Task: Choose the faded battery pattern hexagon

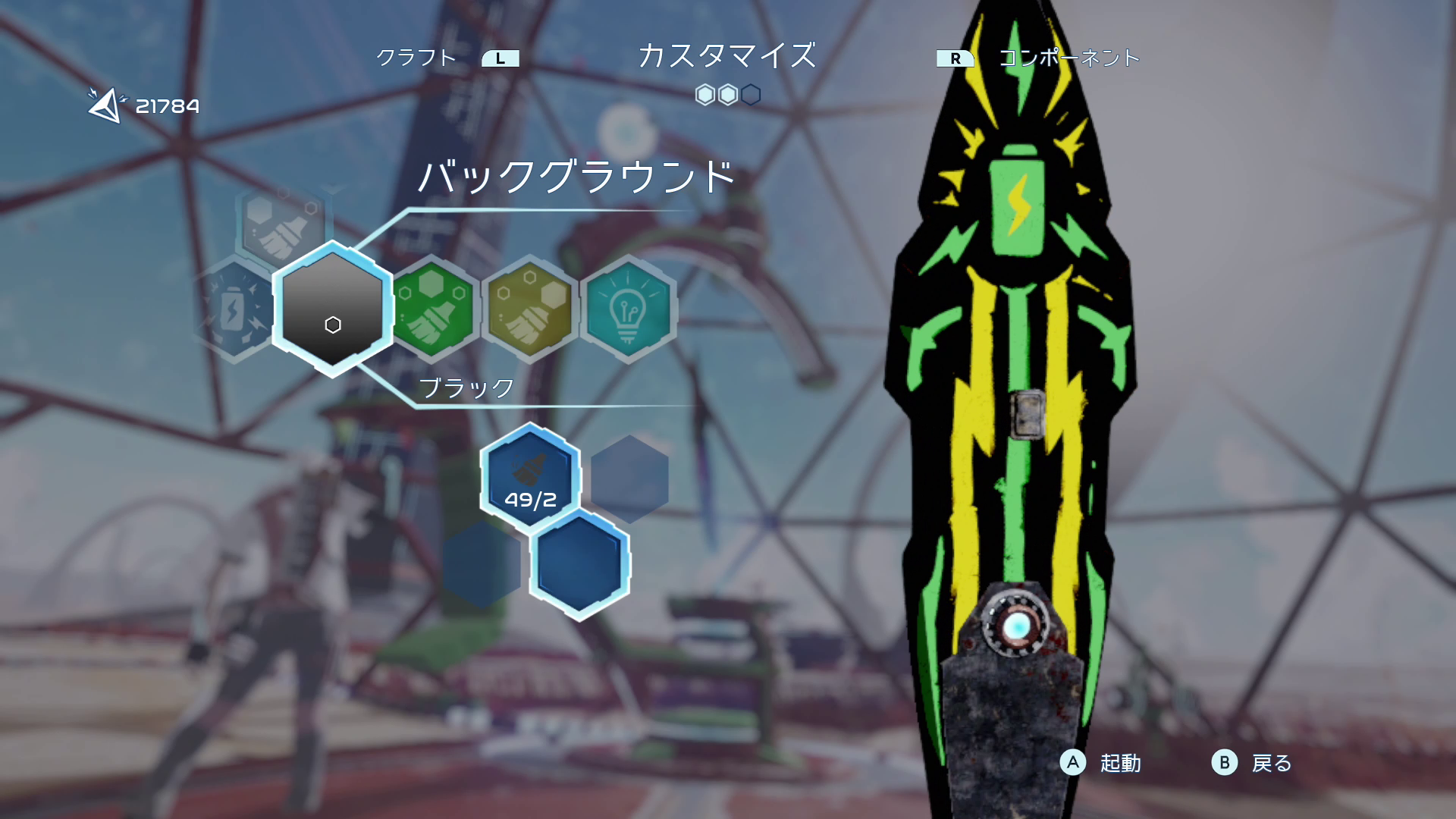Action: [x=235, y=309]
